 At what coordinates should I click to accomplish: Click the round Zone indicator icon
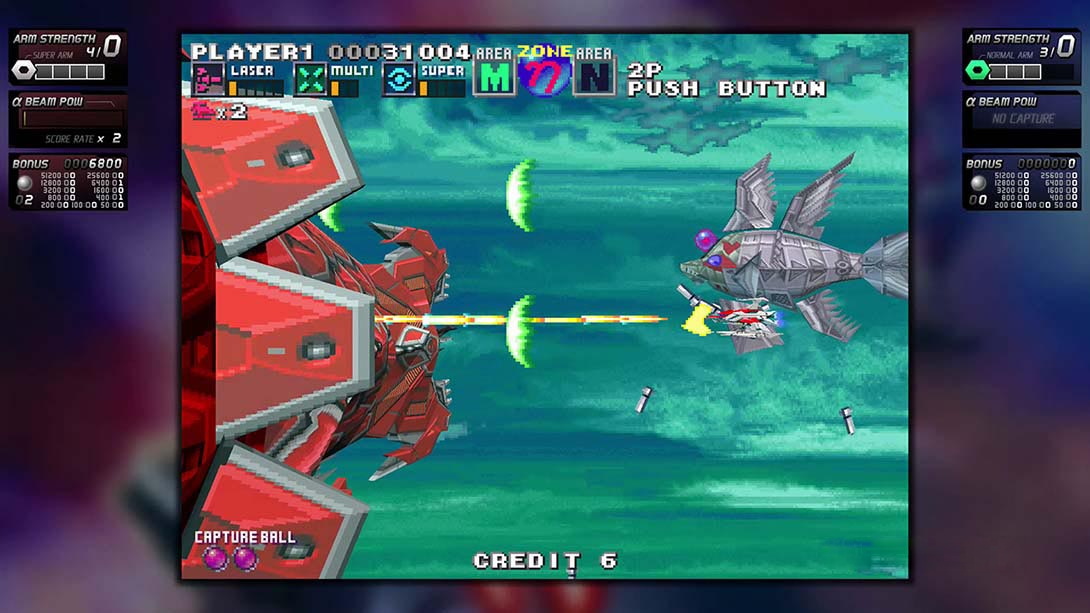[x=545, y=75]
